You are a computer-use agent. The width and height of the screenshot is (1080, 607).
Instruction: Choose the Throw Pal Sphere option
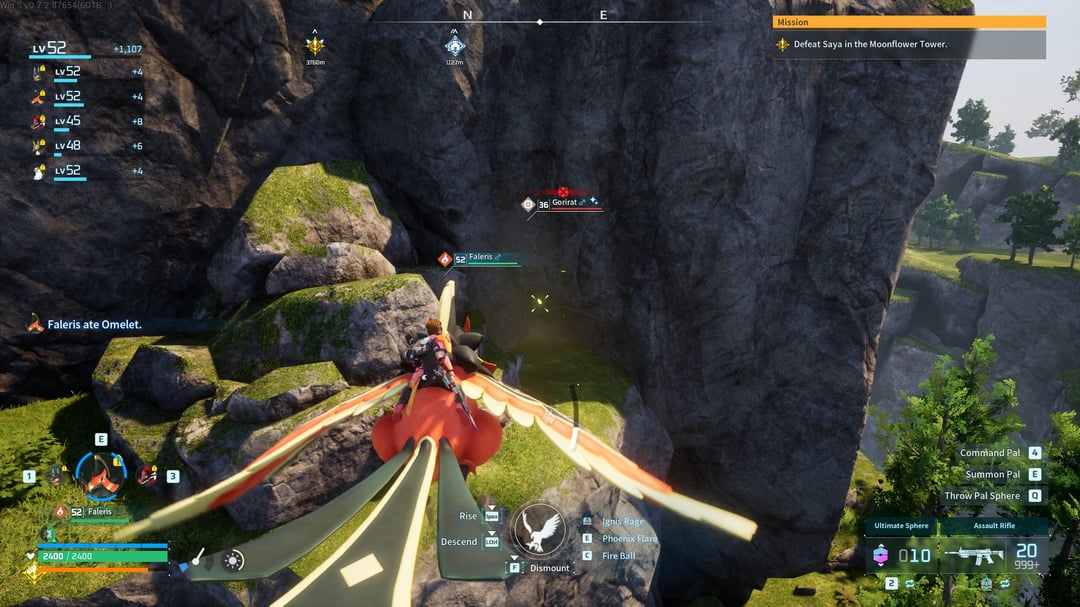982,496
